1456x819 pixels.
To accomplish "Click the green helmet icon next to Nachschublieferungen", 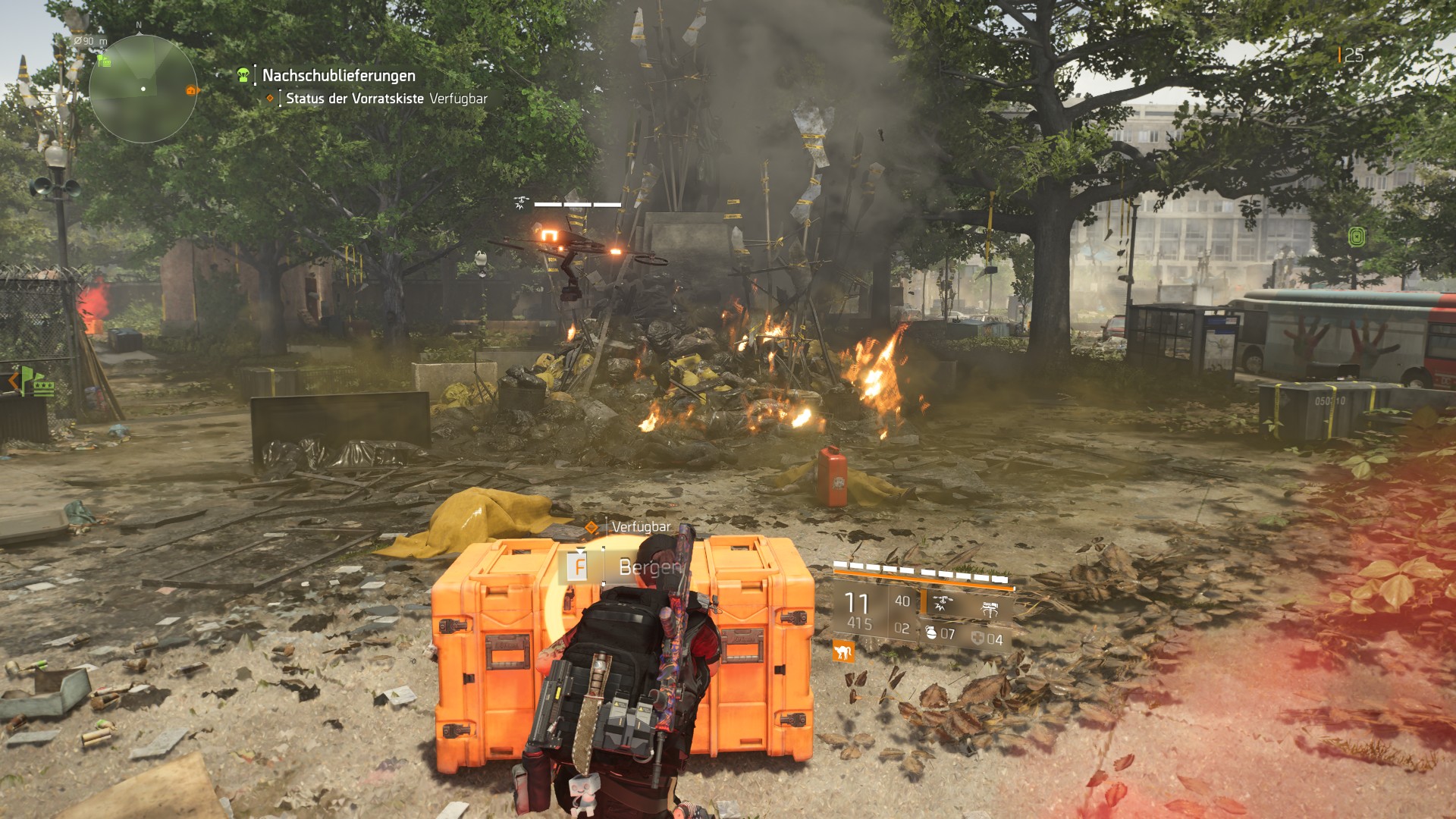I will 242,74.
